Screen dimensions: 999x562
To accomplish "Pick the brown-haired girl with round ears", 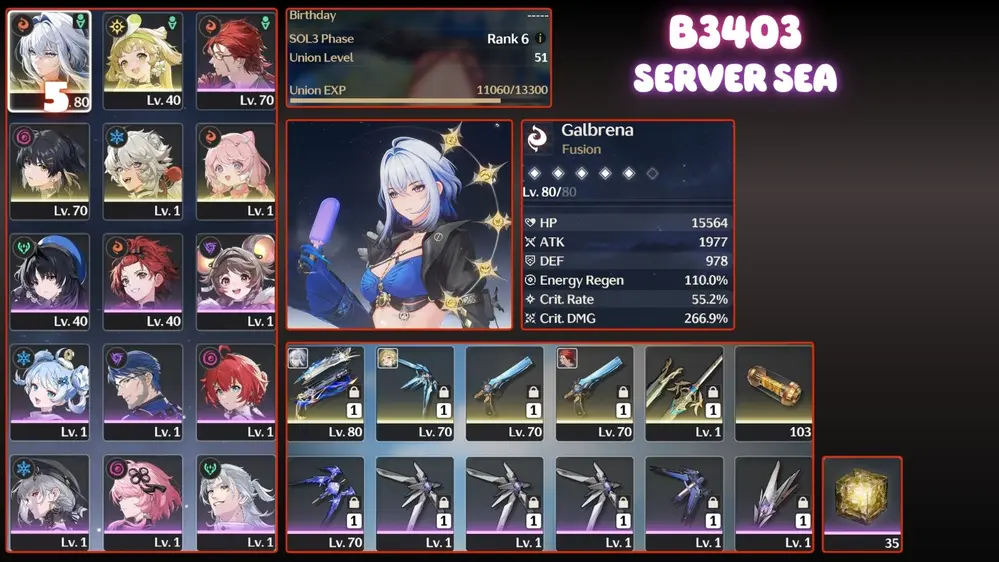I will (x=236, y=282).
